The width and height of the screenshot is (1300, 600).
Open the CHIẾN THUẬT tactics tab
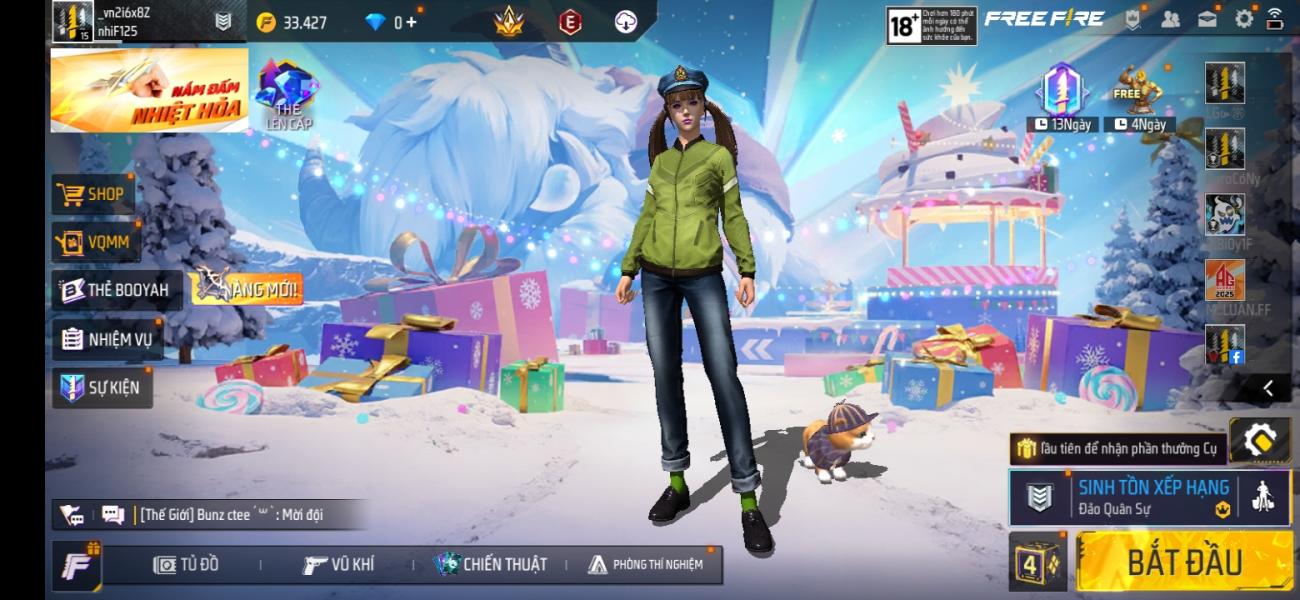pyautogui.click(x=491, y=565)
